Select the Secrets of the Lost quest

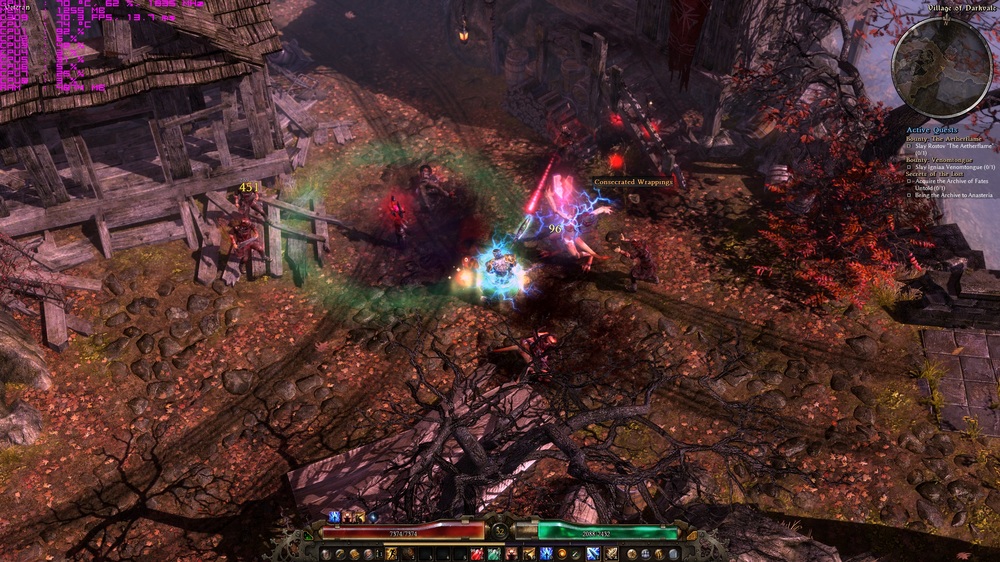click(x=933, y=173)
